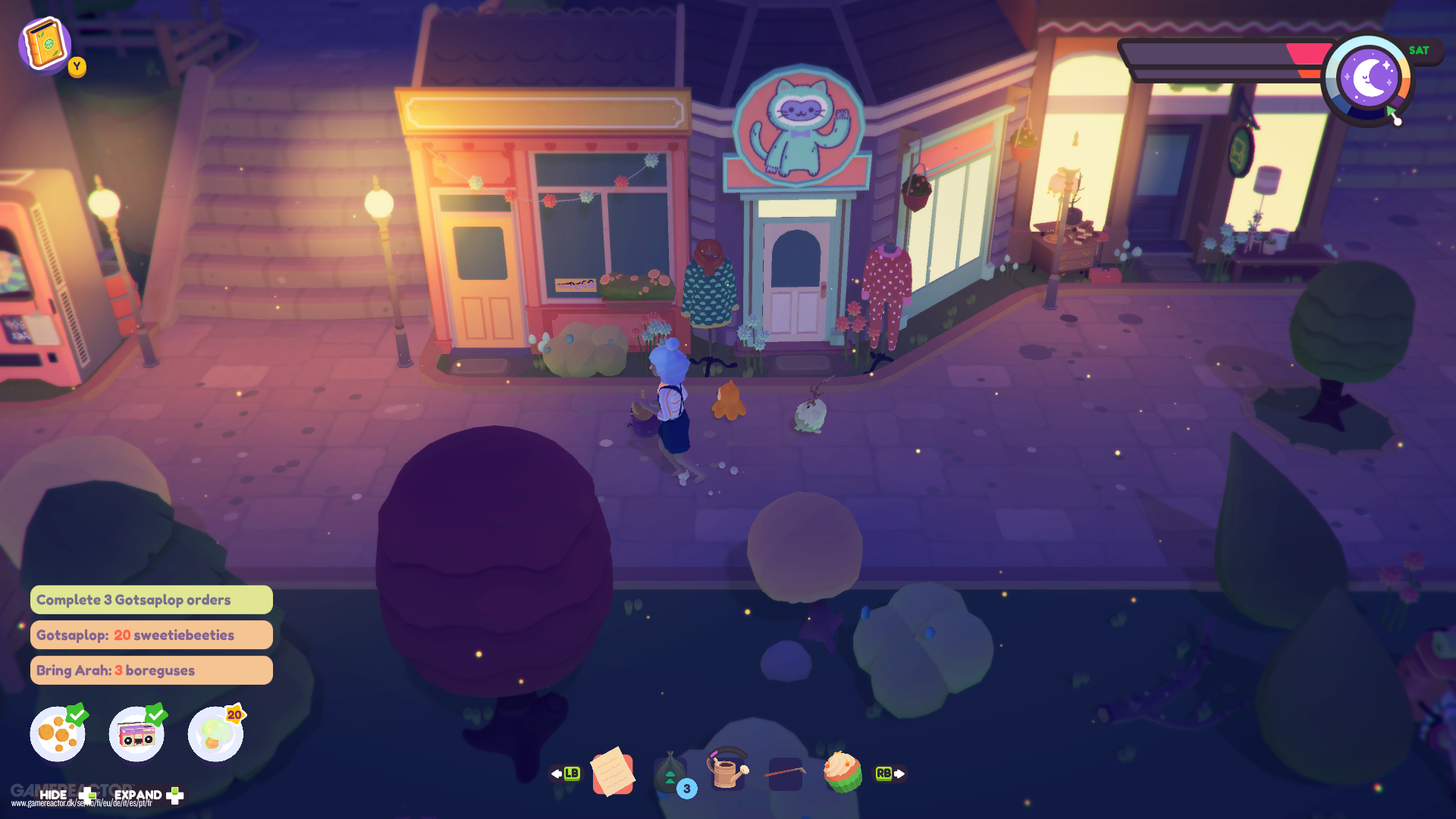Toggle the checkmark on the cookie order
Image resolution: width=1456 pixels, height=819 pixels.
[76, 714]
